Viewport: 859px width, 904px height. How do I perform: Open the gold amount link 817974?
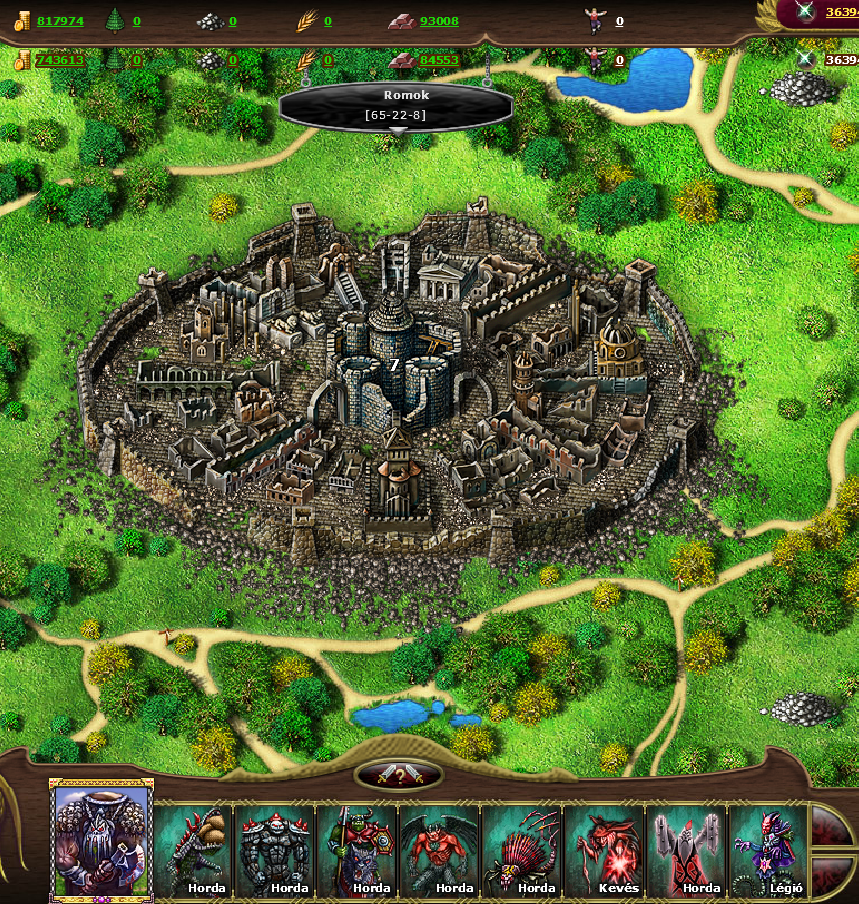point(60,21)
